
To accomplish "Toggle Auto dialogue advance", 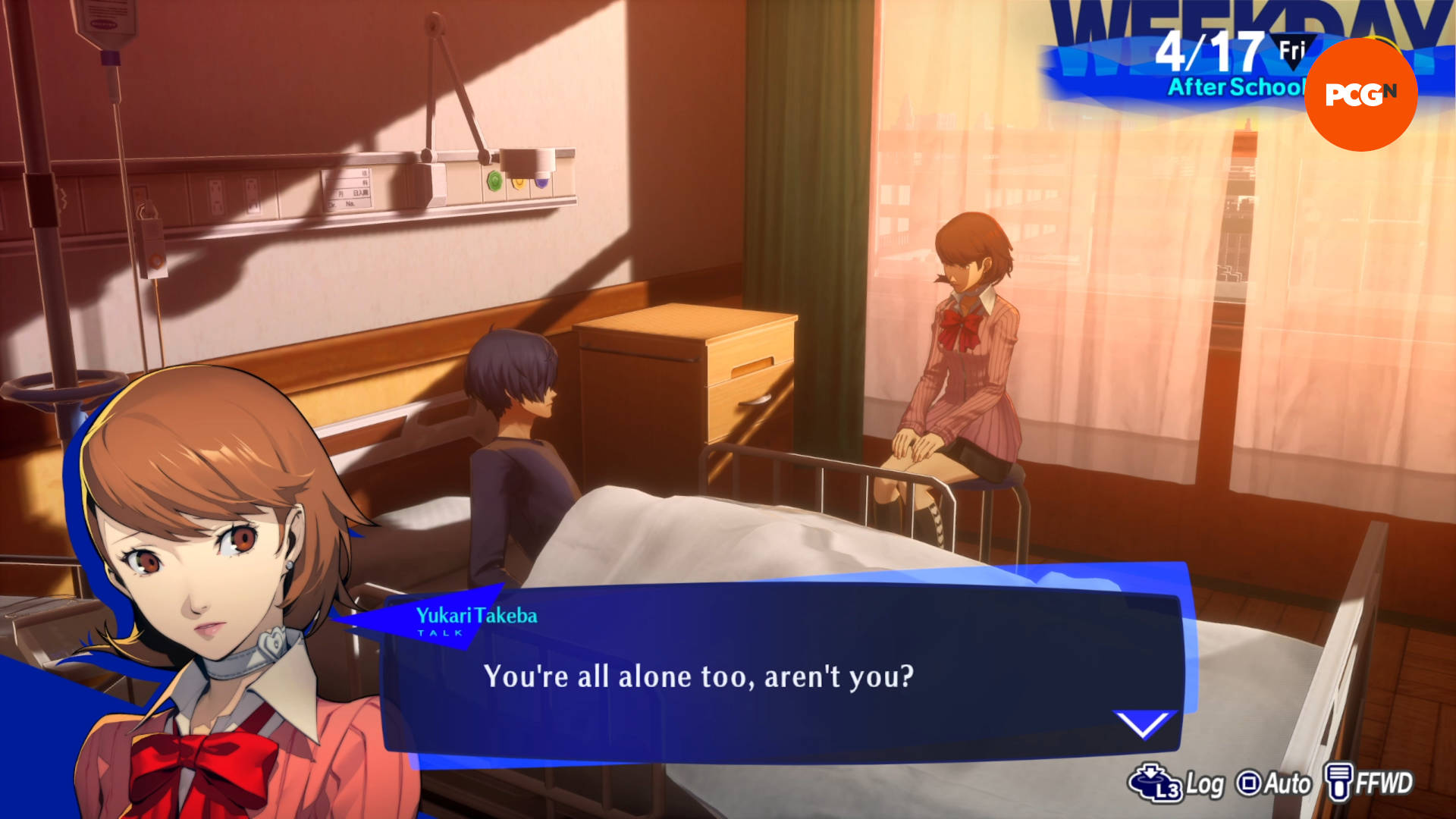I will tap(1274, 783).
